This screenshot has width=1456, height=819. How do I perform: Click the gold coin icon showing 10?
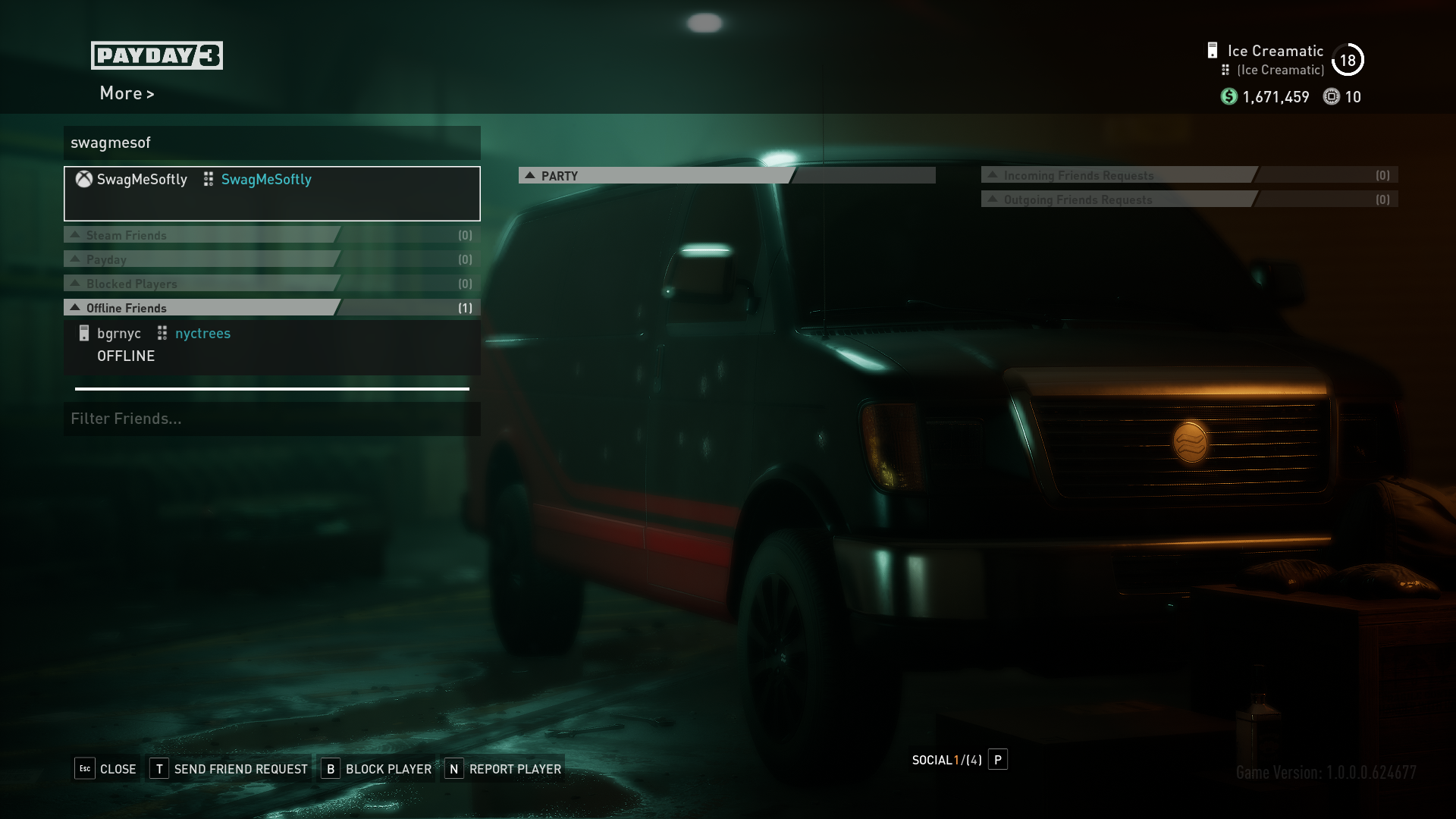[1332, 97]
